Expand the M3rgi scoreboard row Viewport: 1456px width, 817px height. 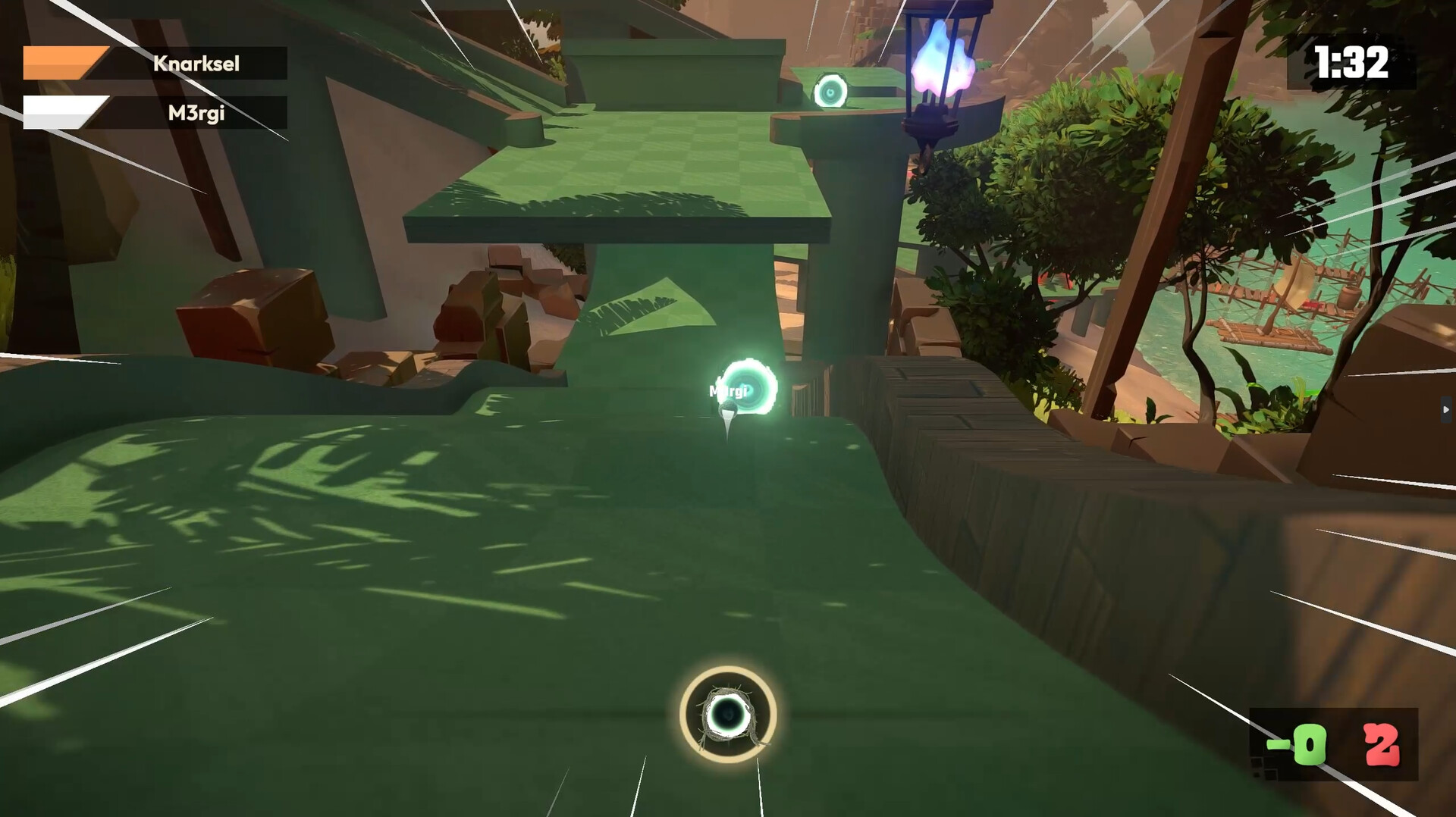(x=155, y=112)
